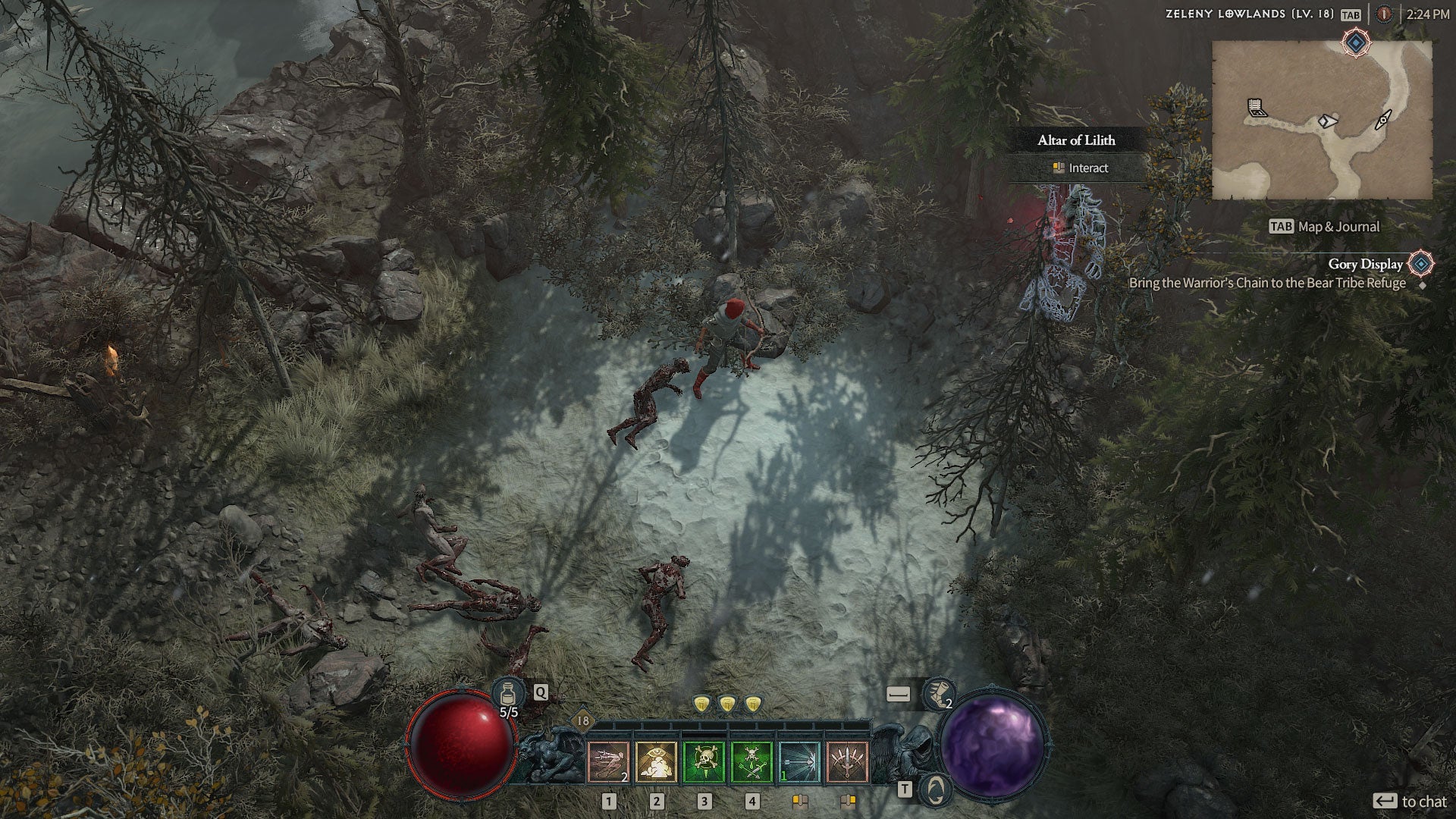Select the Gory Display quest tracker
Viewport: 1456px width, 819px height.
(1365, 264)
